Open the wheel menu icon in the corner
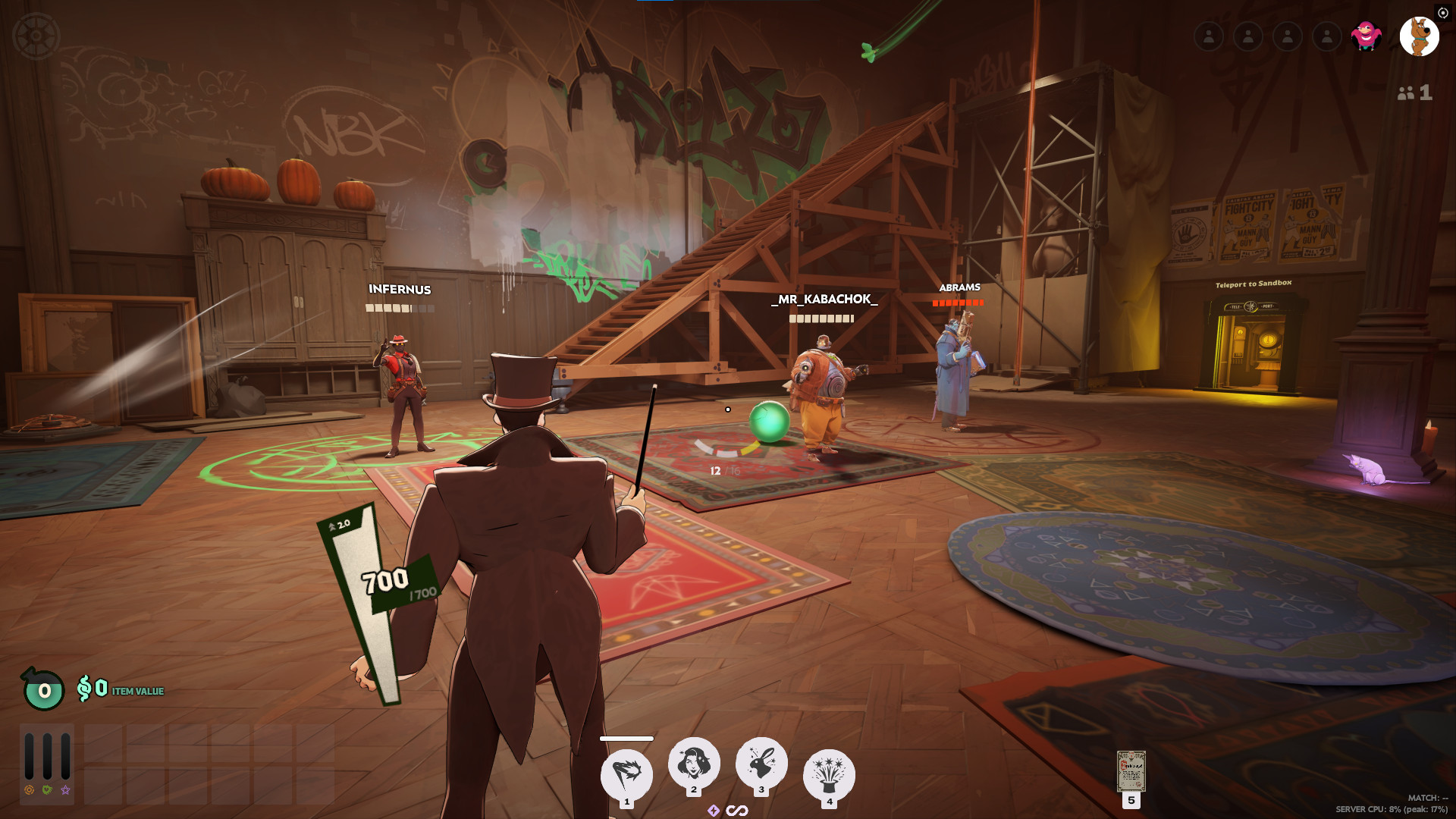This screenshot has height=819, width=1456. (x=36, y=36)
